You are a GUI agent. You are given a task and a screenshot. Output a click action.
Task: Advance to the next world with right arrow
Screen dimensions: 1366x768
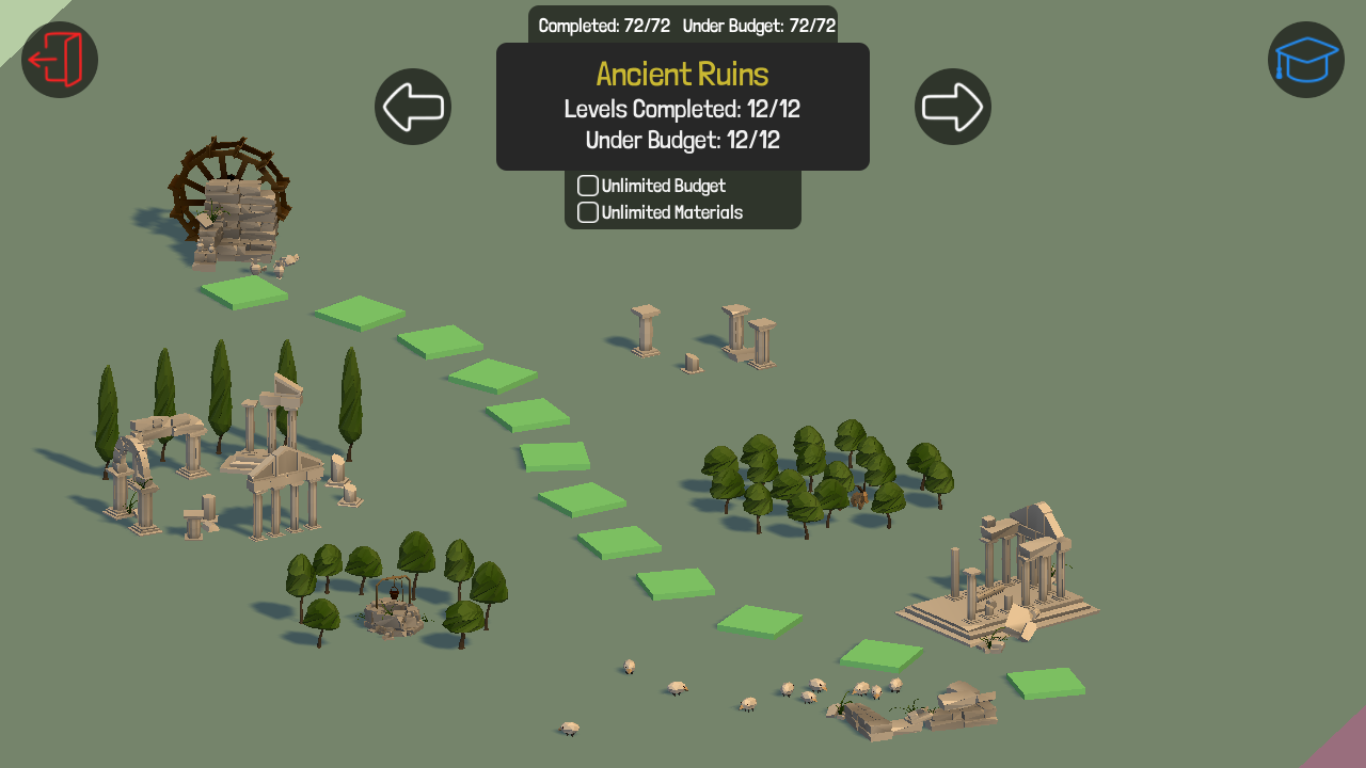953,106
